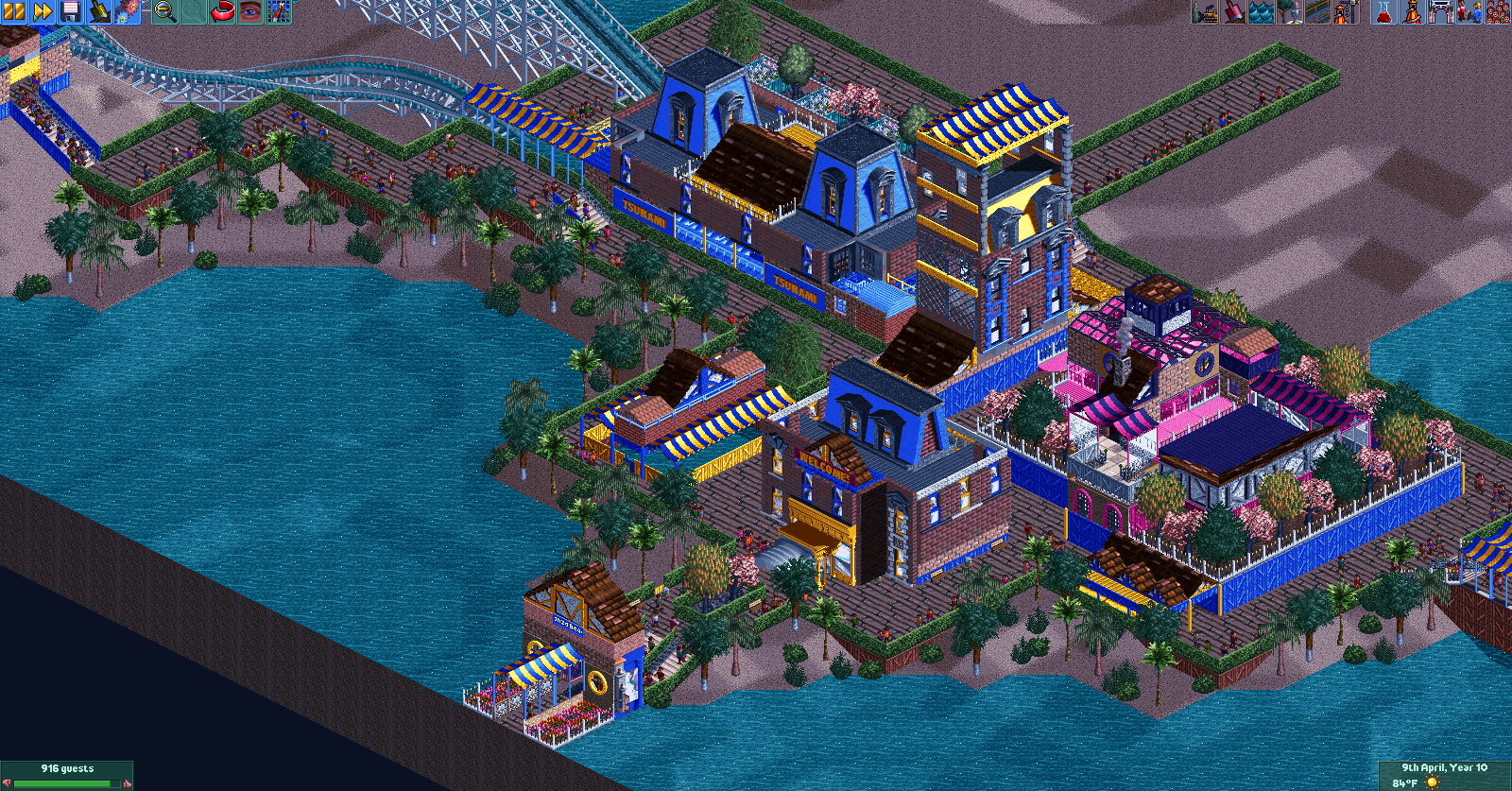Open the scenery window with the tree icon
Viewport: 1512px width, 791px height.
click(1289, 13)
